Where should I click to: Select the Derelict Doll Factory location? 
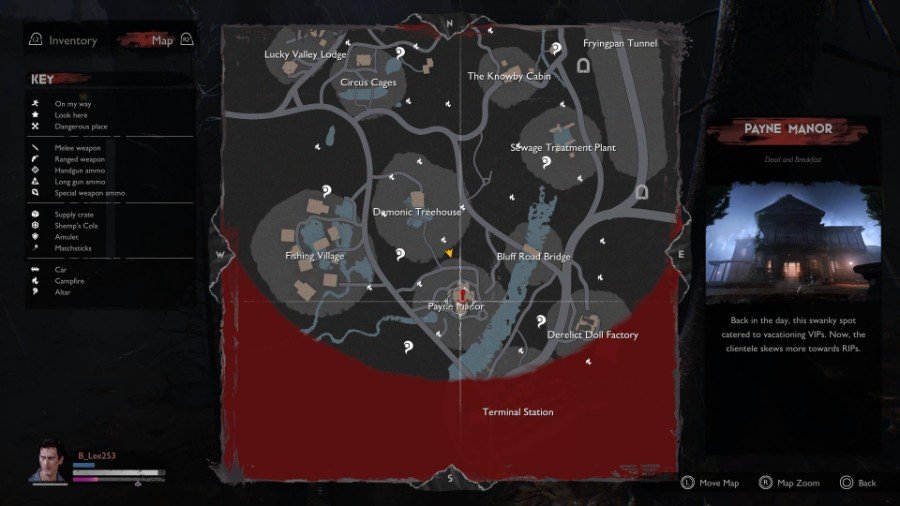592,335
